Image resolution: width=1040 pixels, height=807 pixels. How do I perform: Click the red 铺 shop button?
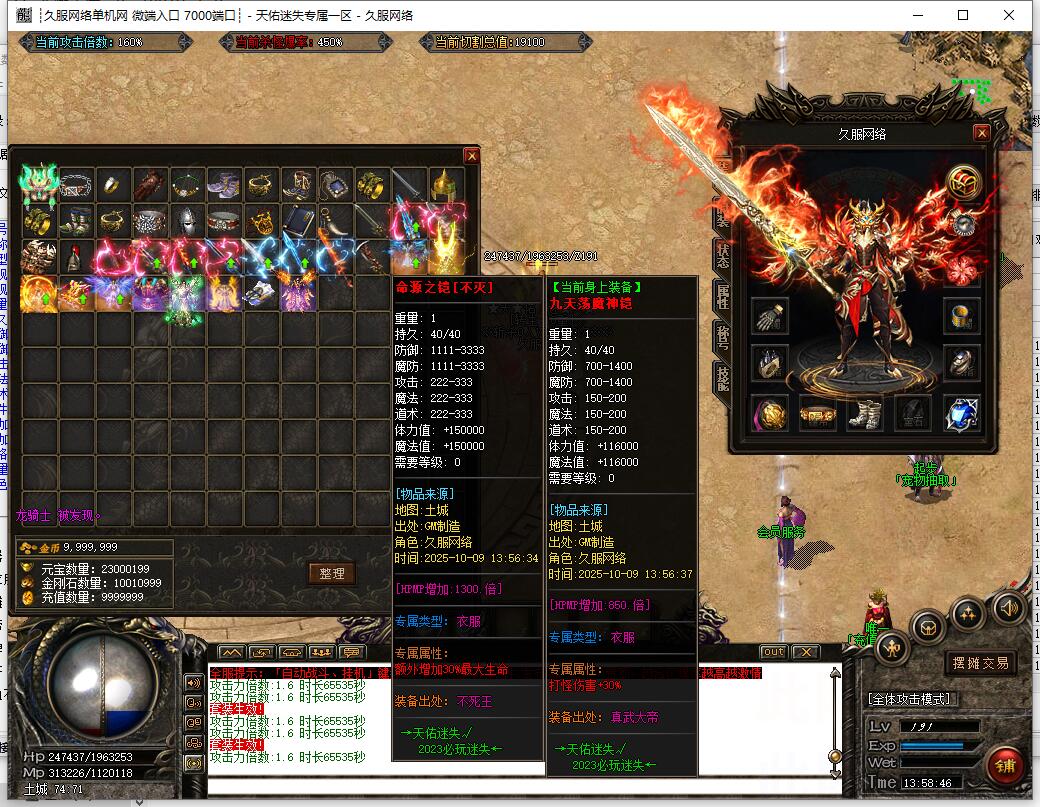[1003, 766]
